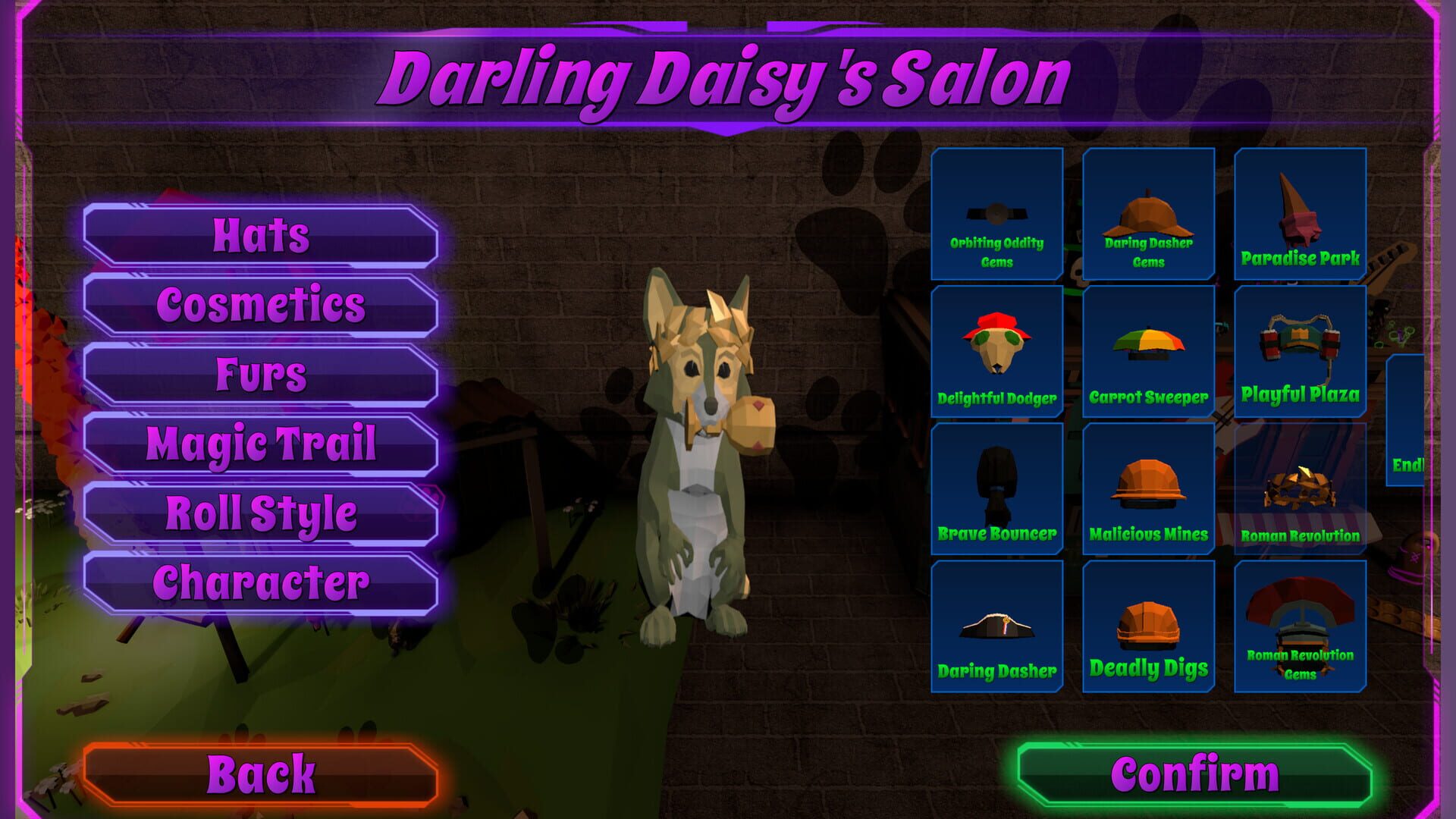Switch to the Furs section

pos(262,374)
